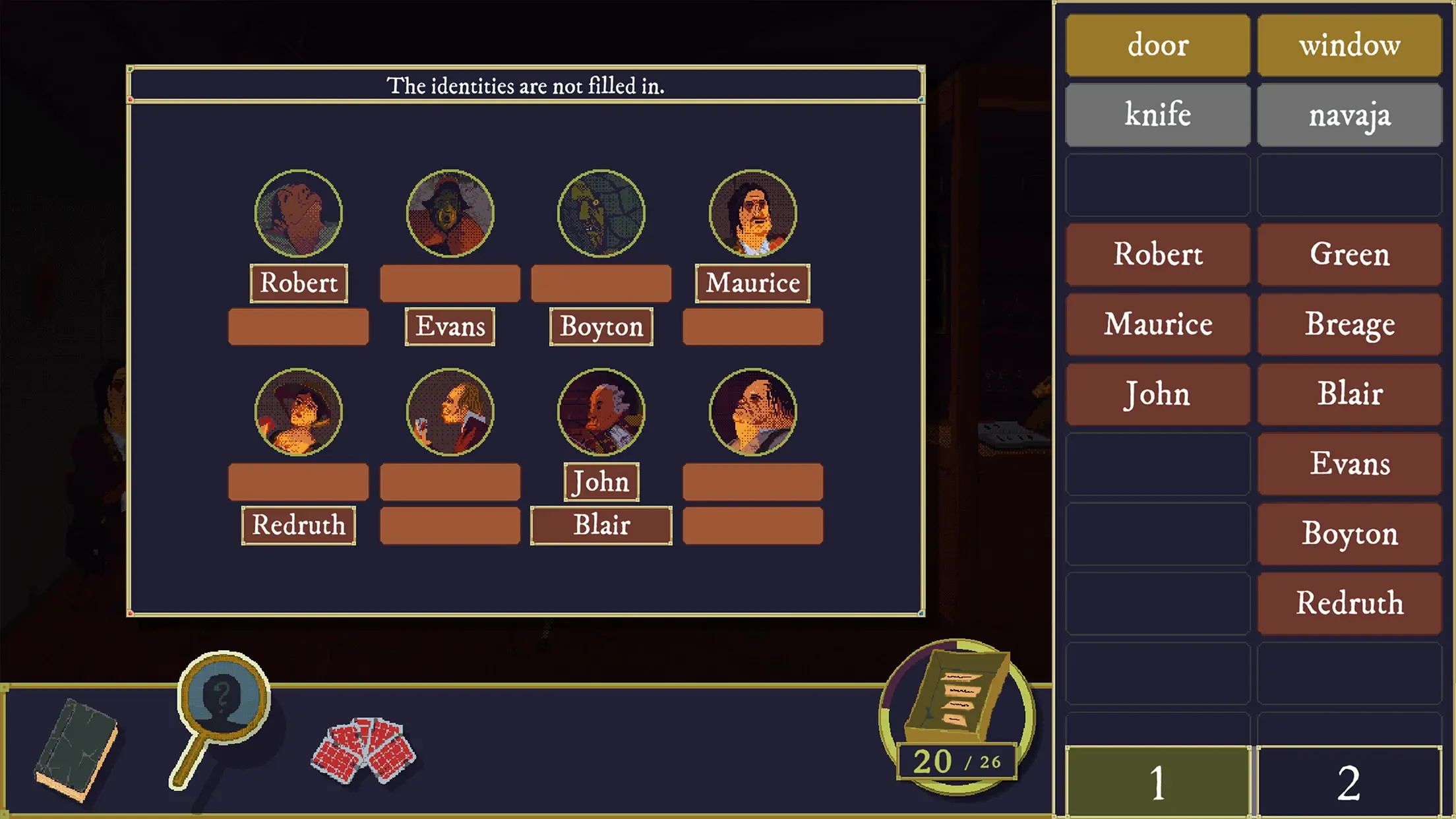This screenshot has width=1456, height=819.
Task: Select the woman in the hat portrait
Action: coord(298,412)
